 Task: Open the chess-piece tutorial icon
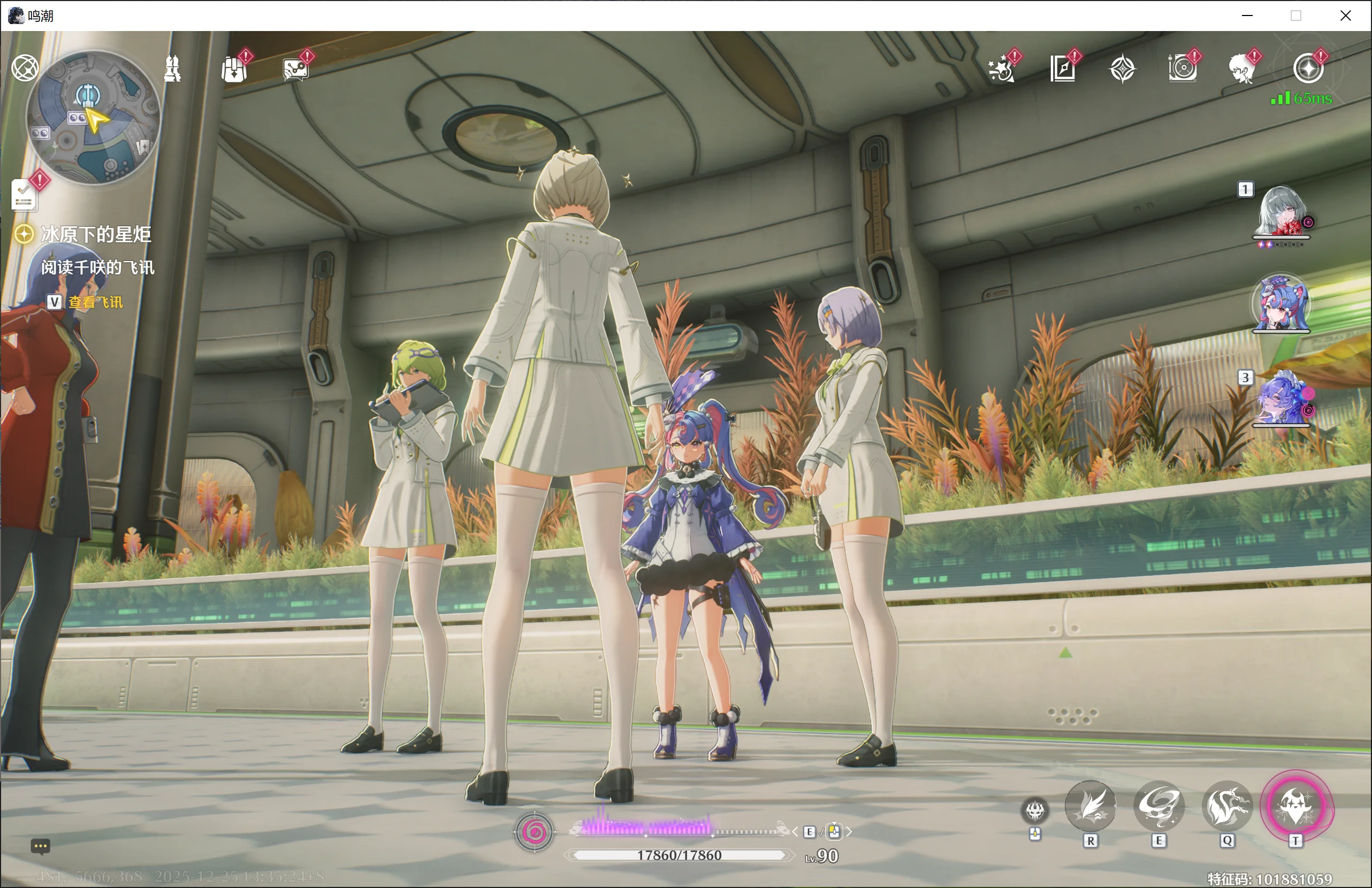coord(172,69)
